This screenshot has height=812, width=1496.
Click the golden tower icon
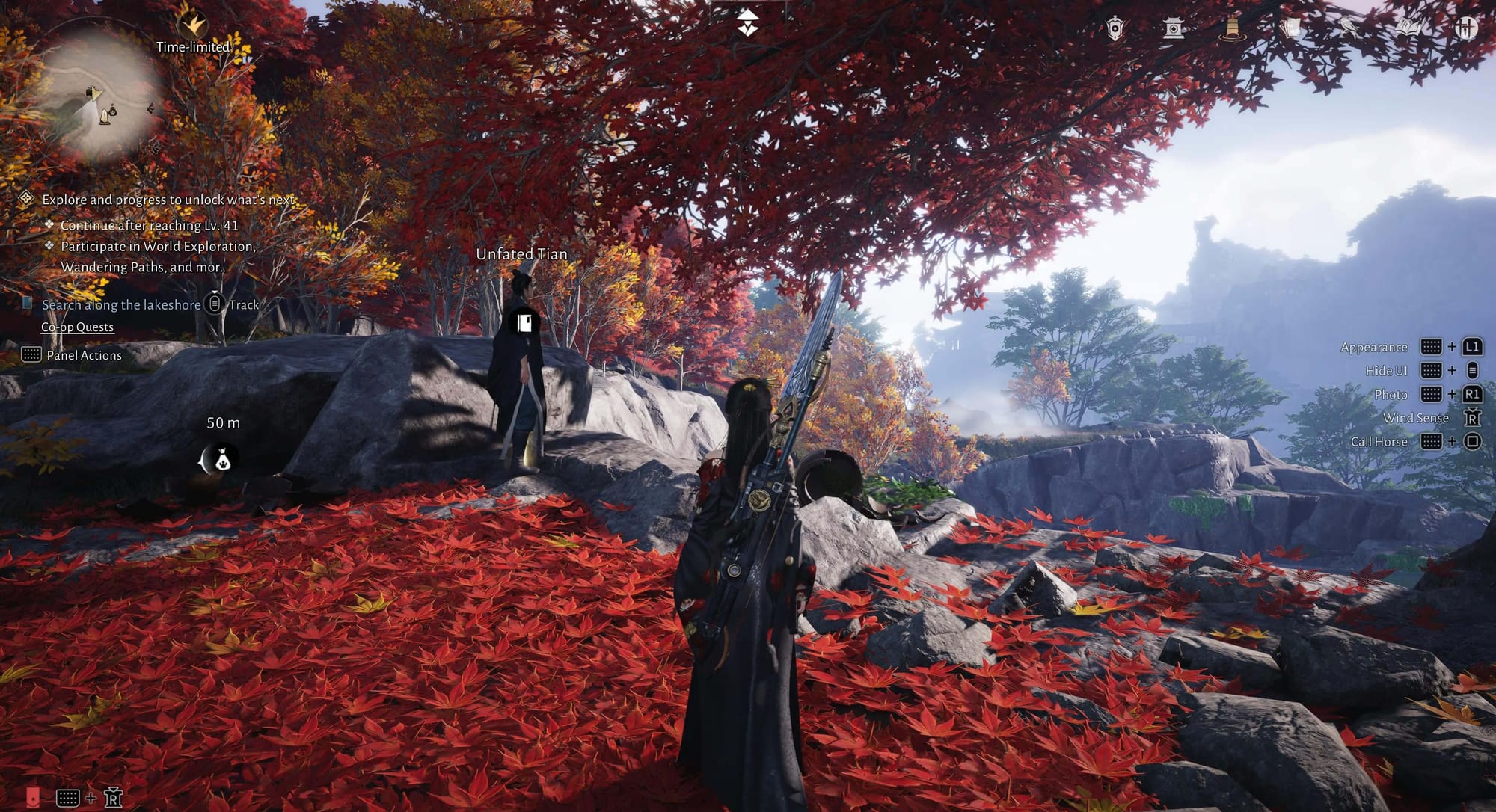click(1230, 28)
